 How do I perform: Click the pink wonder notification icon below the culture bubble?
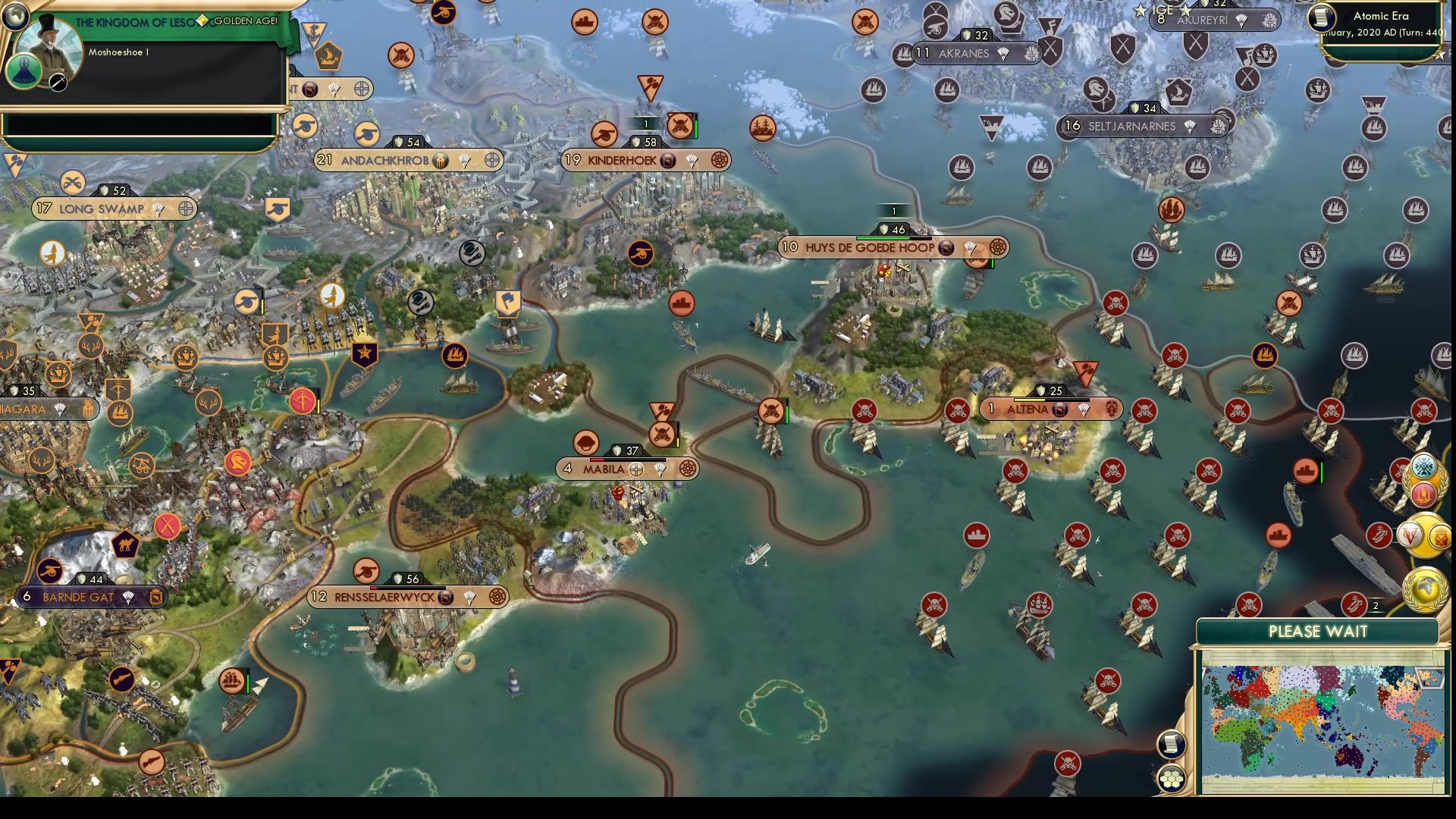pyautogui.click(x=1424, y=494)
